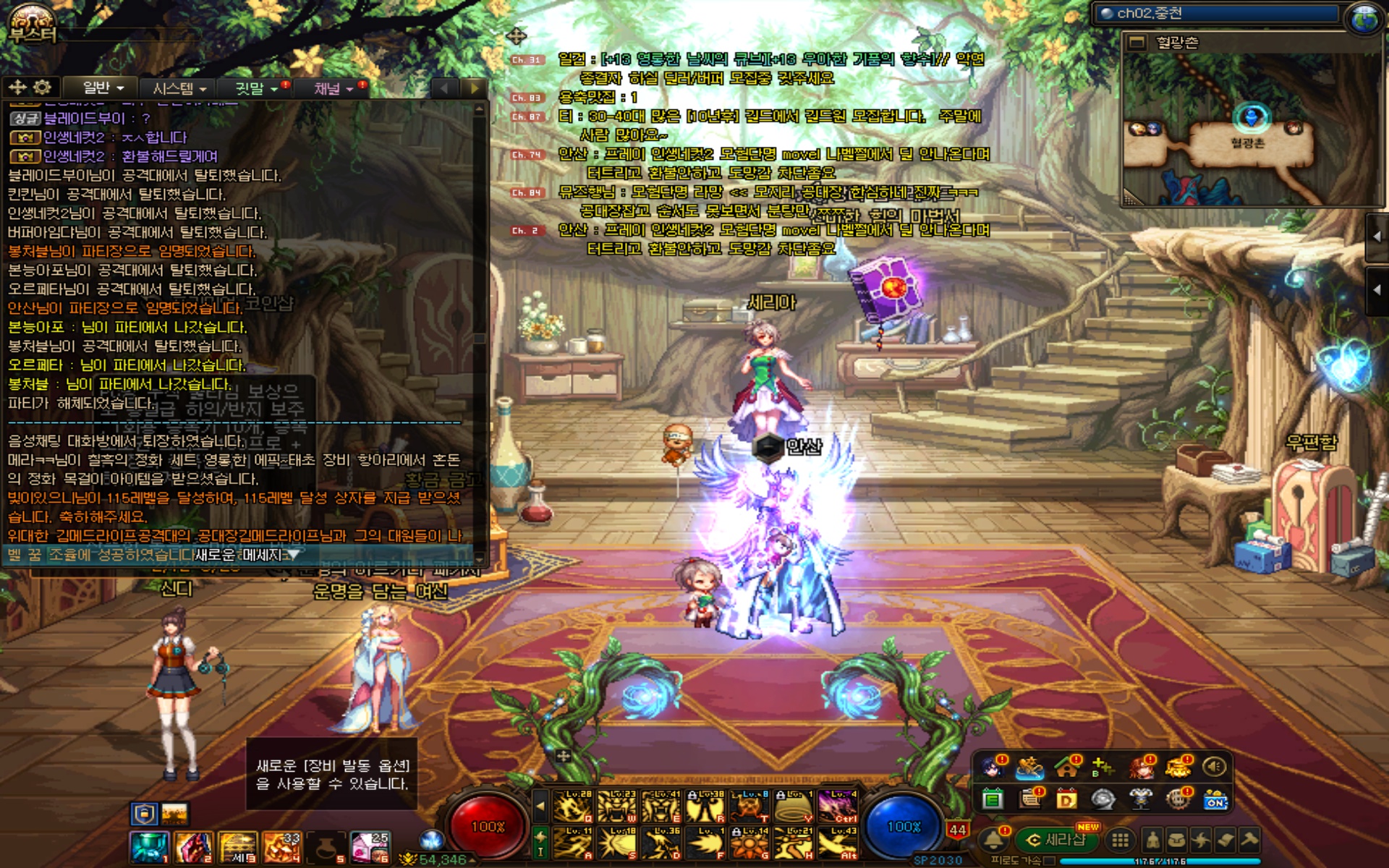Viewport: 1389px width, 868px height.
Task: Open chat settings gear icon
Action: [42, 88]
